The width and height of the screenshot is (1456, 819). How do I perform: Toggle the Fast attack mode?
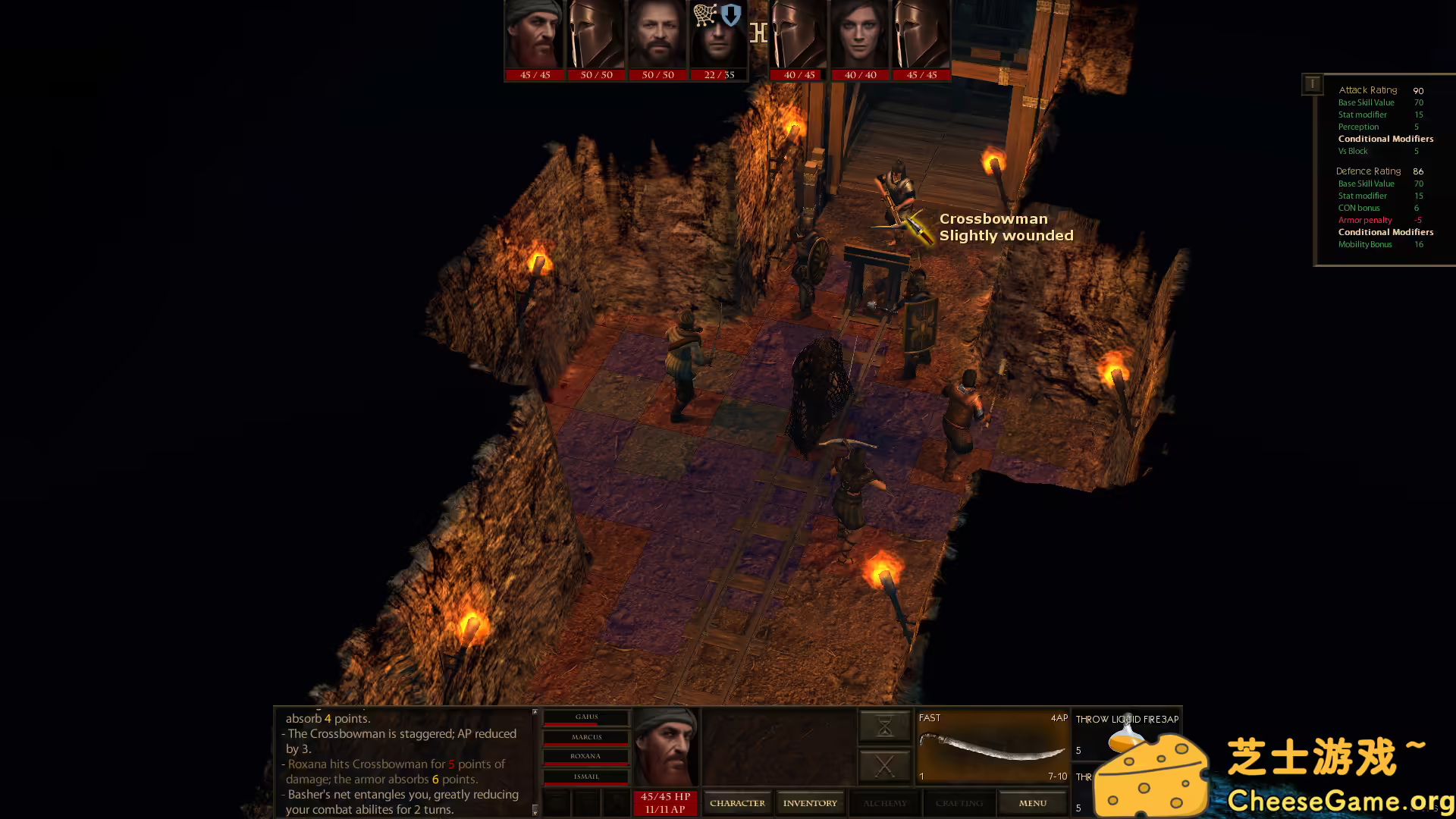point(929,717)
